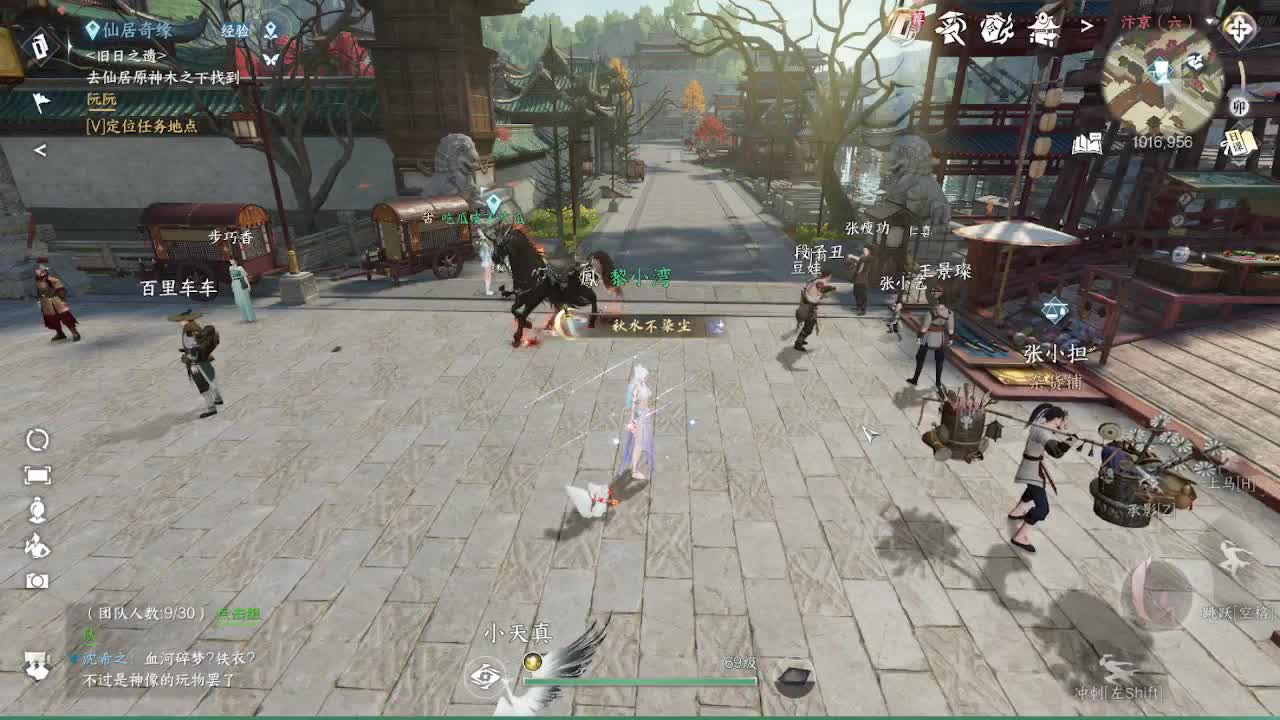The width and height of the screenshot is (1280, 720).
Task: Toggle the butterfly event indicator near the quest panel
Action: tap(271, 61)
